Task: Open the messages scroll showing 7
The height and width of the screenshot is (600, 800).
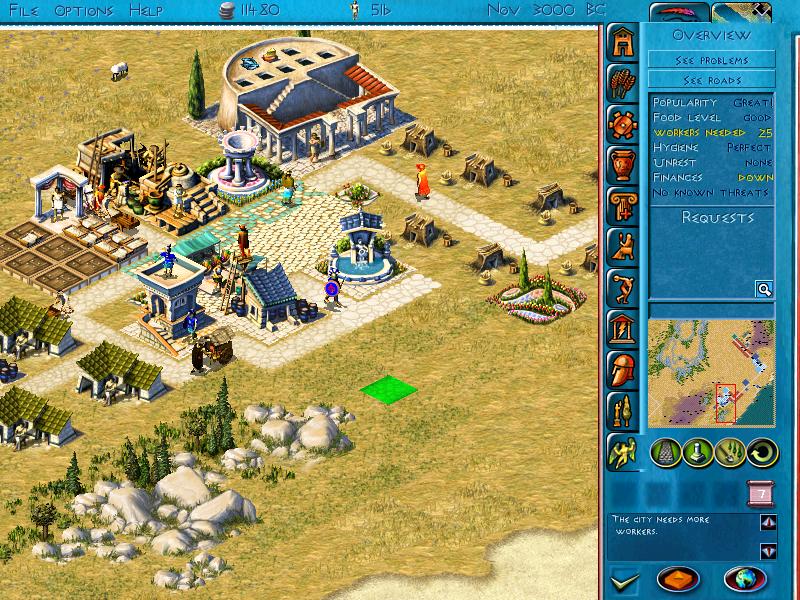Action: (x=759, y=494)
